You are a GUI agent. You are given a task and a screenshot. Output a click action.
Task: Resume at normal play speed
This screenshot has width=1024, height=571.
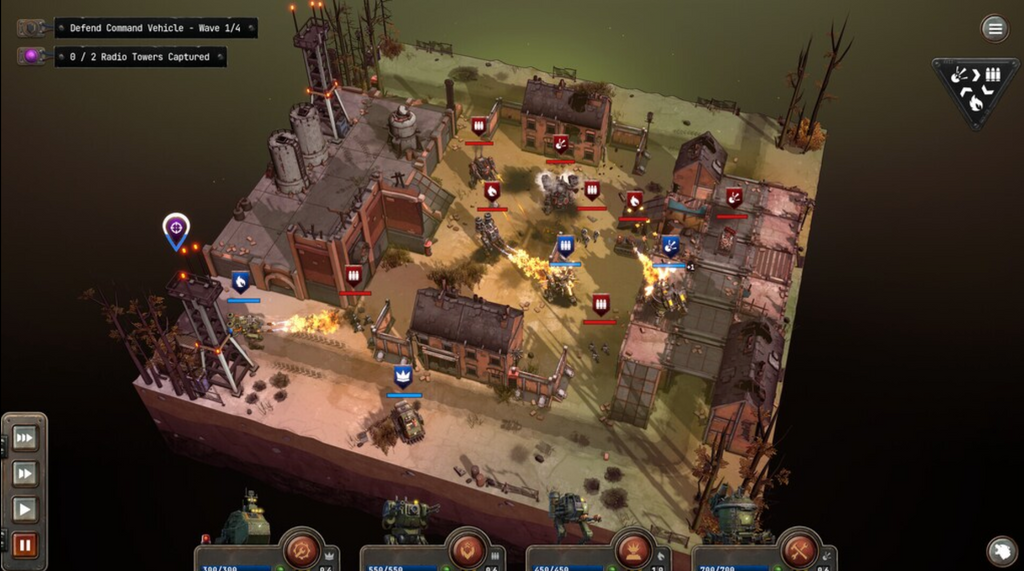click(x=24, y=509)
